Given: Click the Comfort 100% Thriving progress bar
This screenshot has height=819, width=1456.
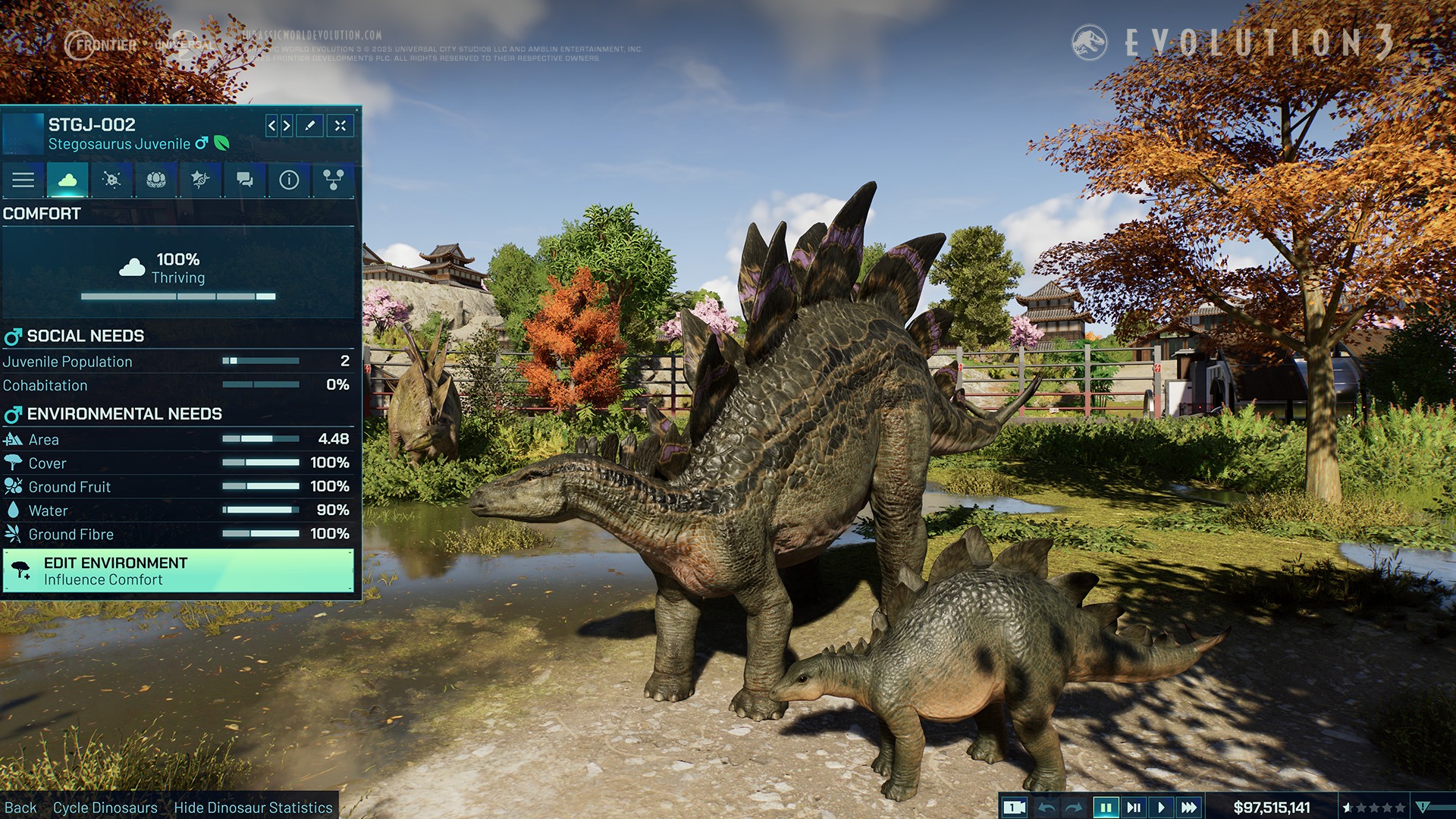Looking at the screenshot, I should click(x=180, y=294).
